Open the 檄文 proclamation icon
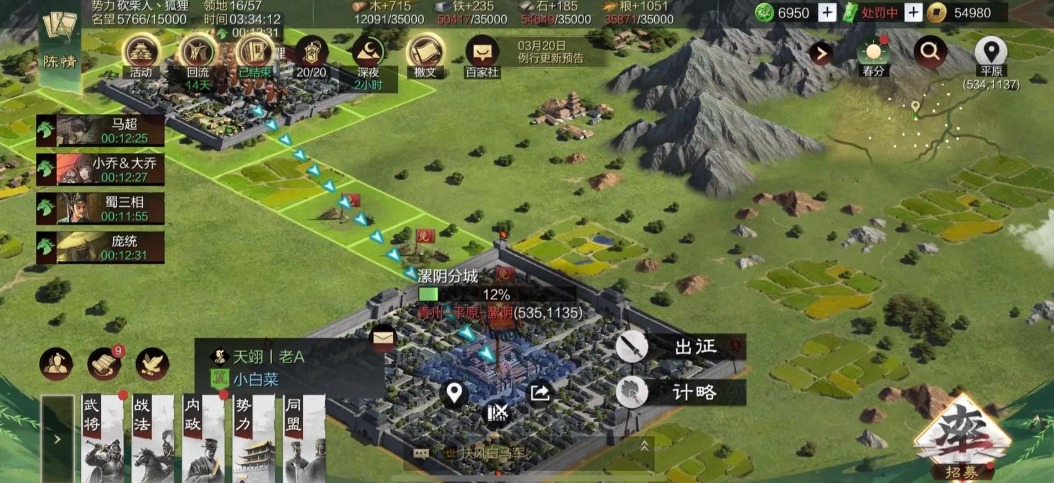Viewport: 1054px width, 483px height. (425, 55)
